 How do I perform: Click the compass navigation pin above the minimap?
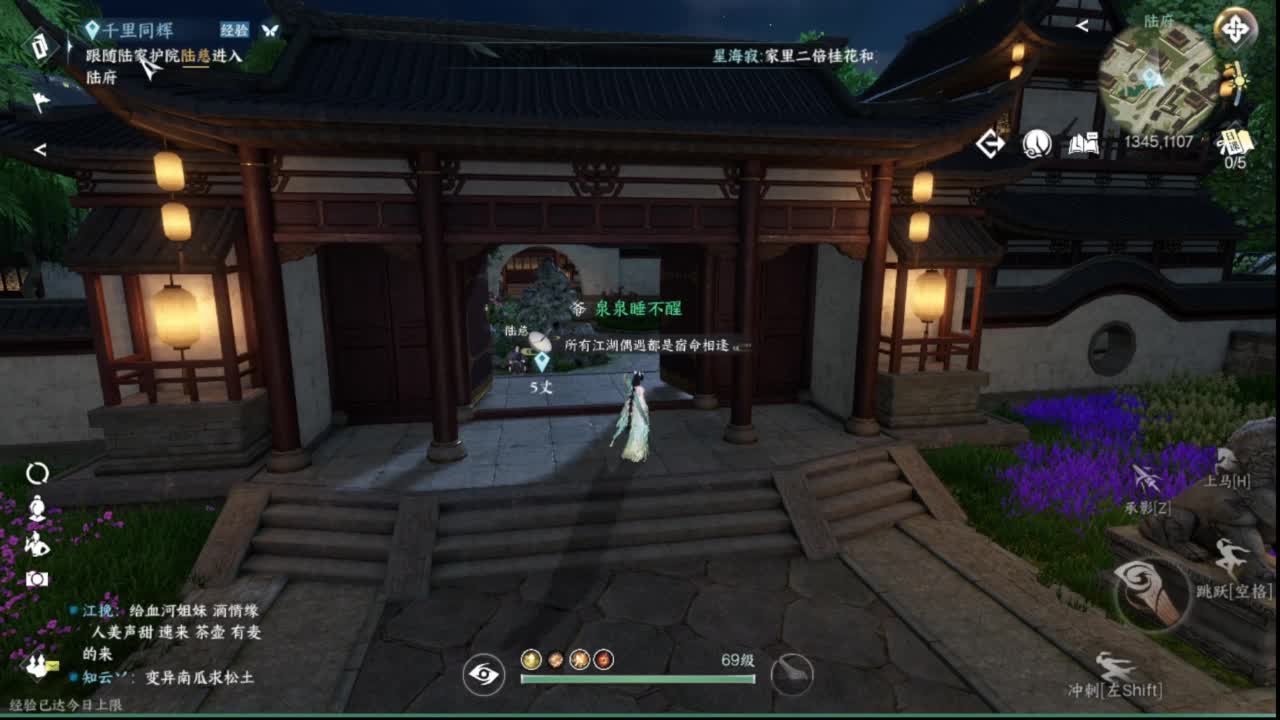pos(1236,27)
